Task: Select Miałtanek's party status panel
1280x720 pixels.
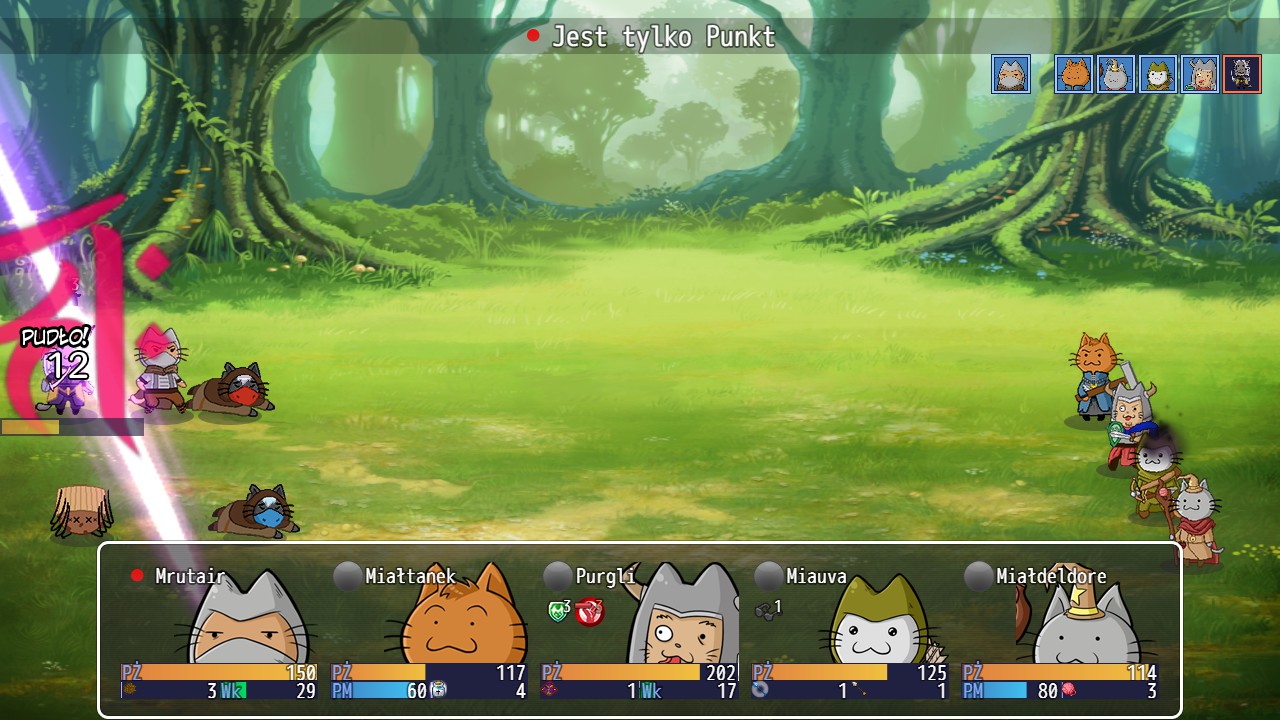Action: coord(430,630)
